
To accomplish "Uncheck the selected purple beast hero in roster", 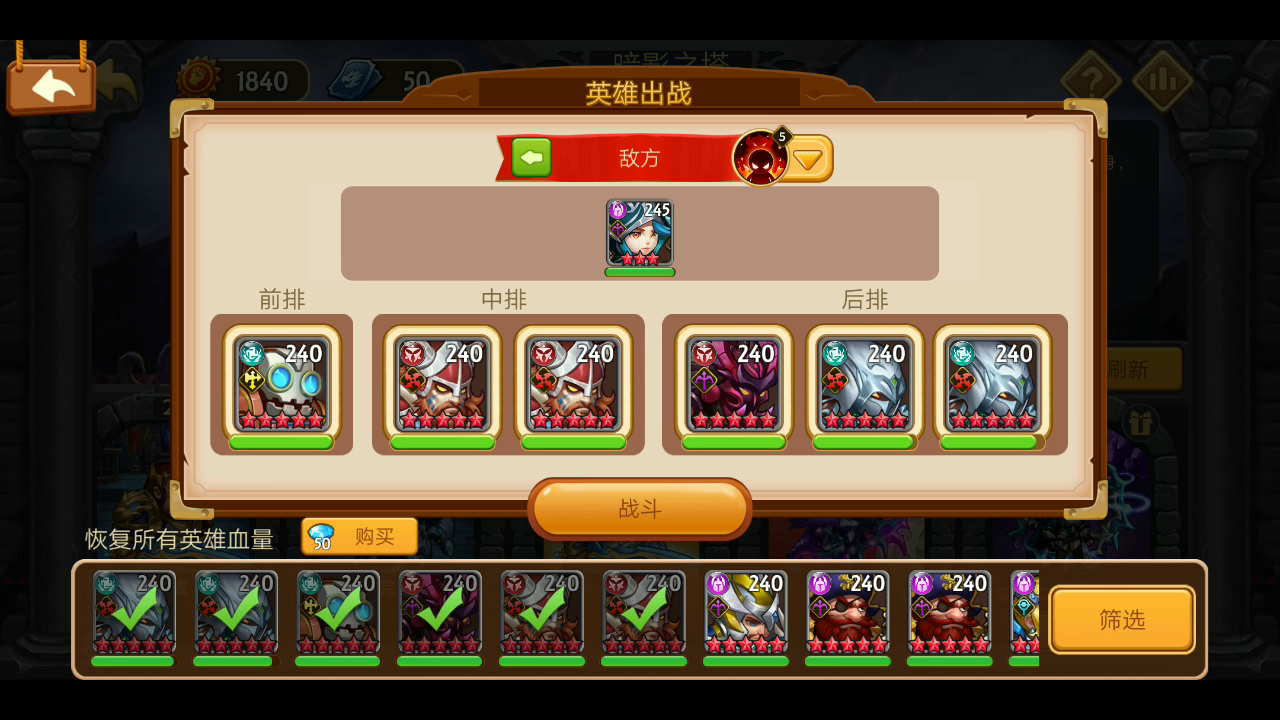I will coord(439,613).
